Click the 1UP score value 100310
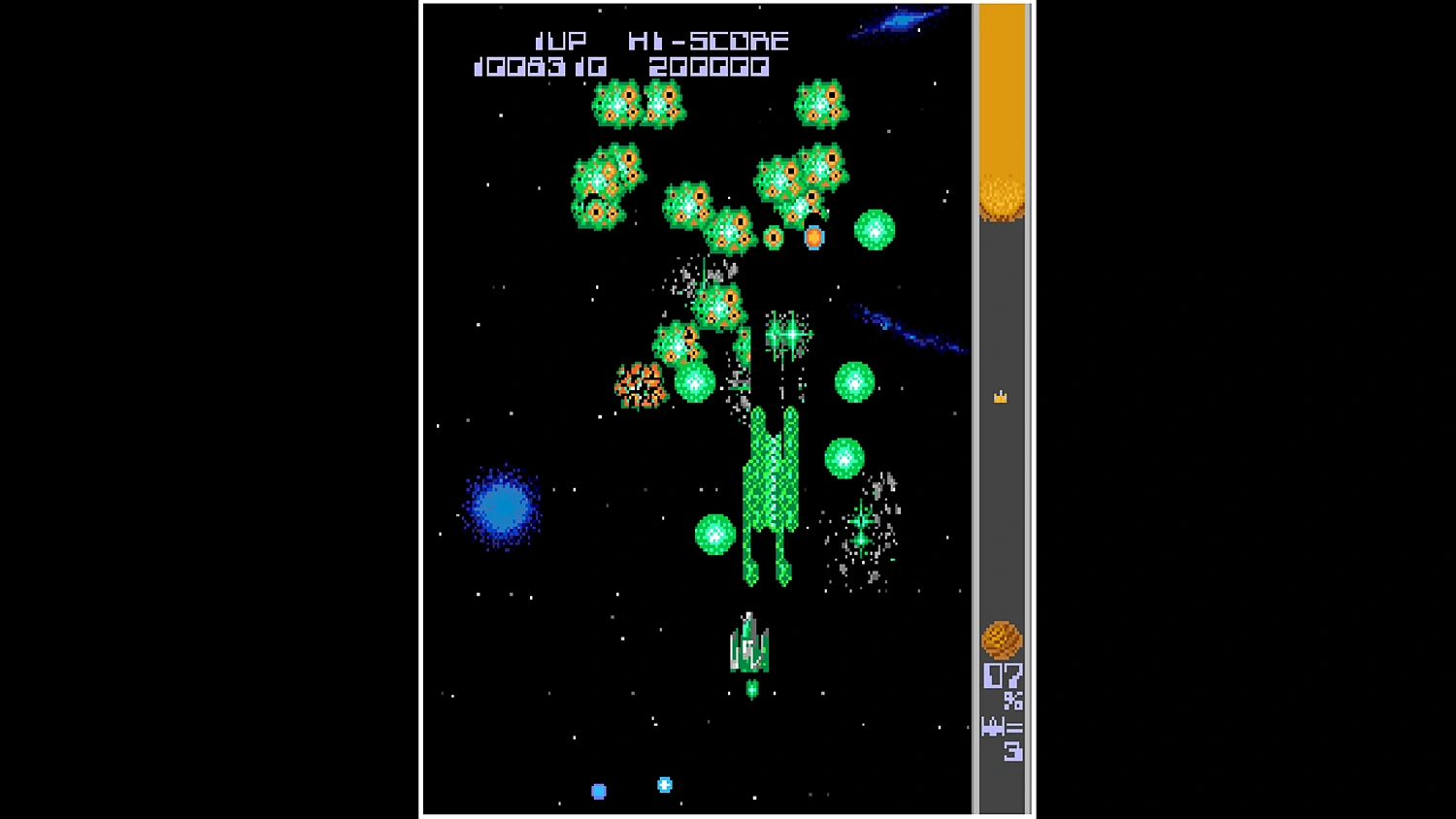 [541, 67]
